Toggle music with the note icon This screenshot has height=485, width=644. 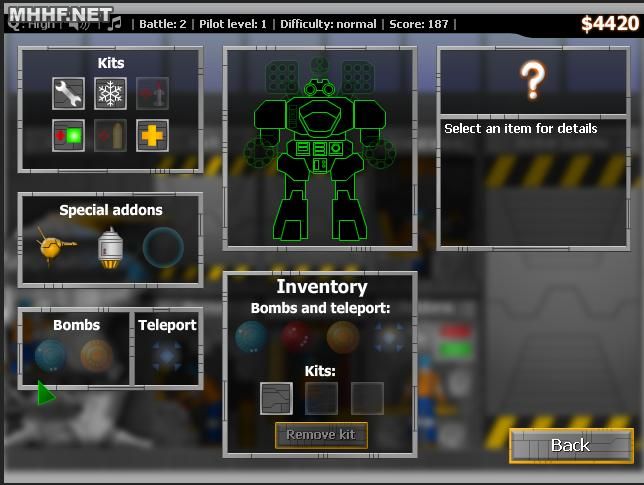[115, 22]
